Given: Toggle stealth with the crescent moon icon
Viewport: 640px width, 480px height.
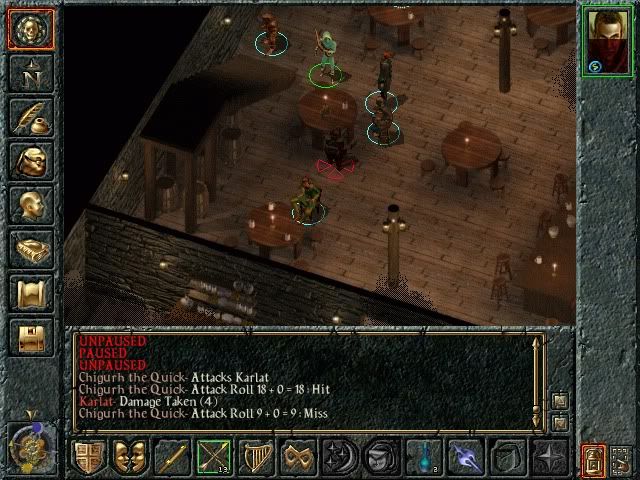Looking at the screenshot, I should [x=340, y=458].
